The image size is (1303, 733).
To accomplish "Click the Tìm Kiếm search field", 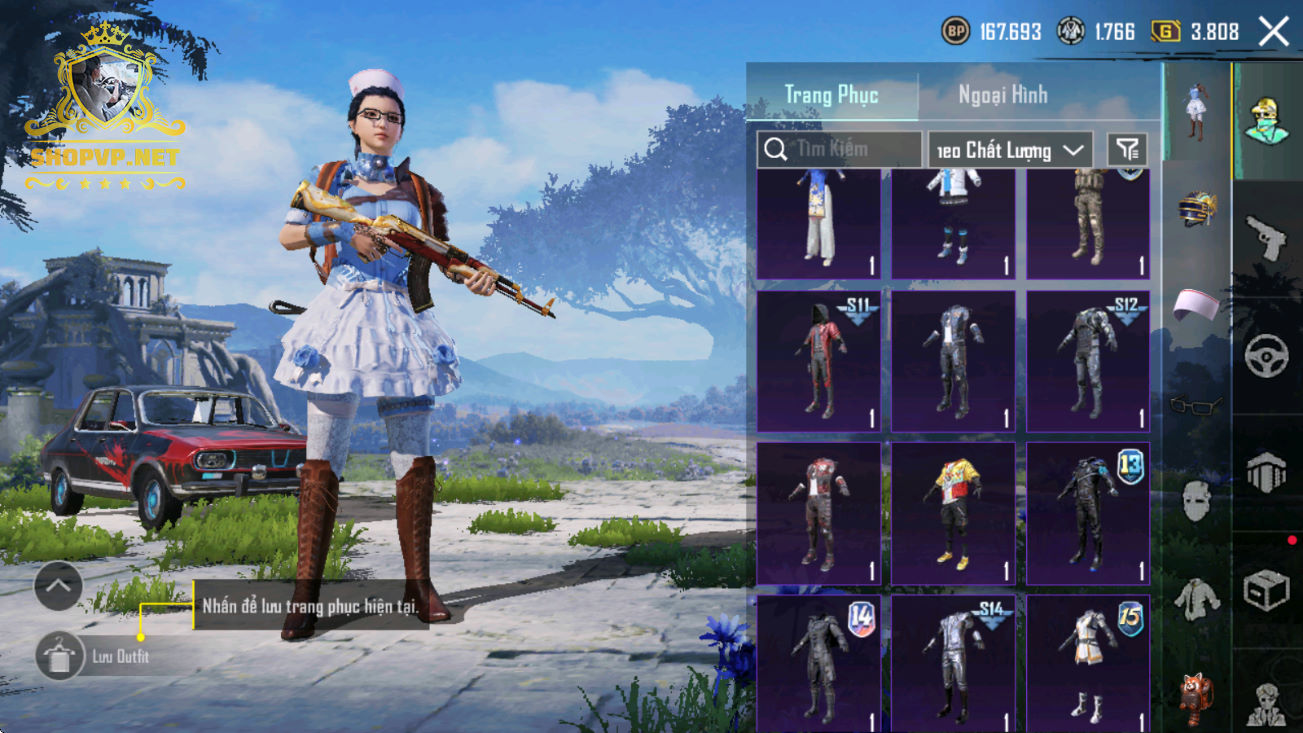I will tap(839, 150).
